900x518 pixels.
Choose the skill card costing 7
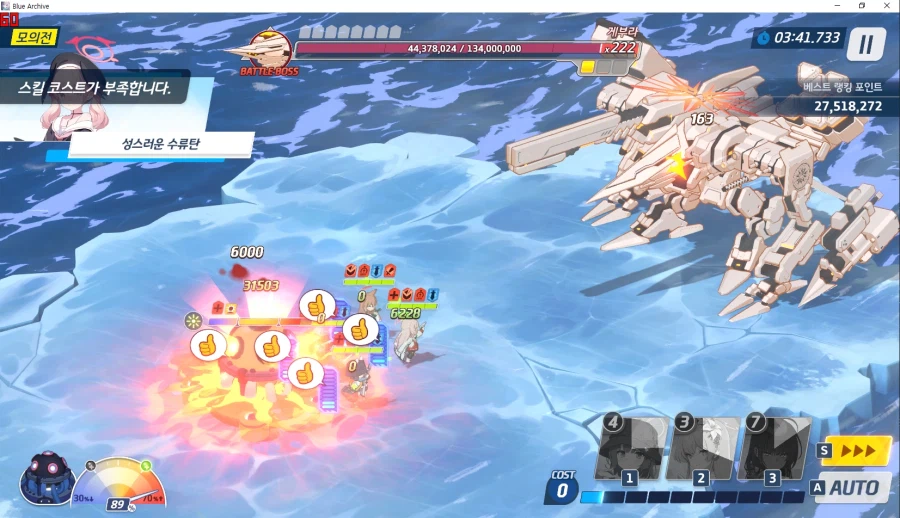(x=774, y=447)
